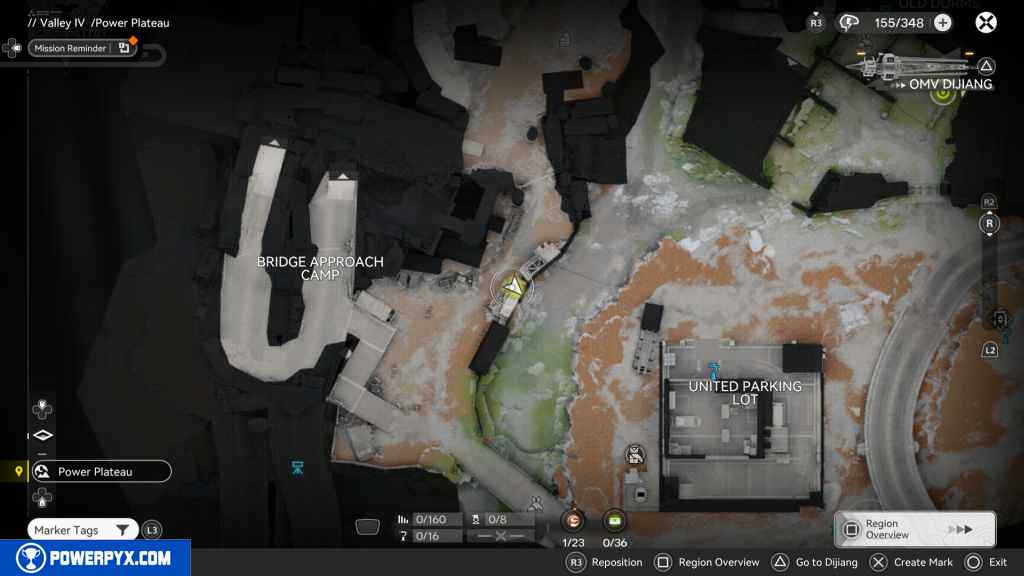Image resolution: width=1024 pixels, height=576 pixels.
Task: Add stamina with the plus button
Action: pos(942,23)
